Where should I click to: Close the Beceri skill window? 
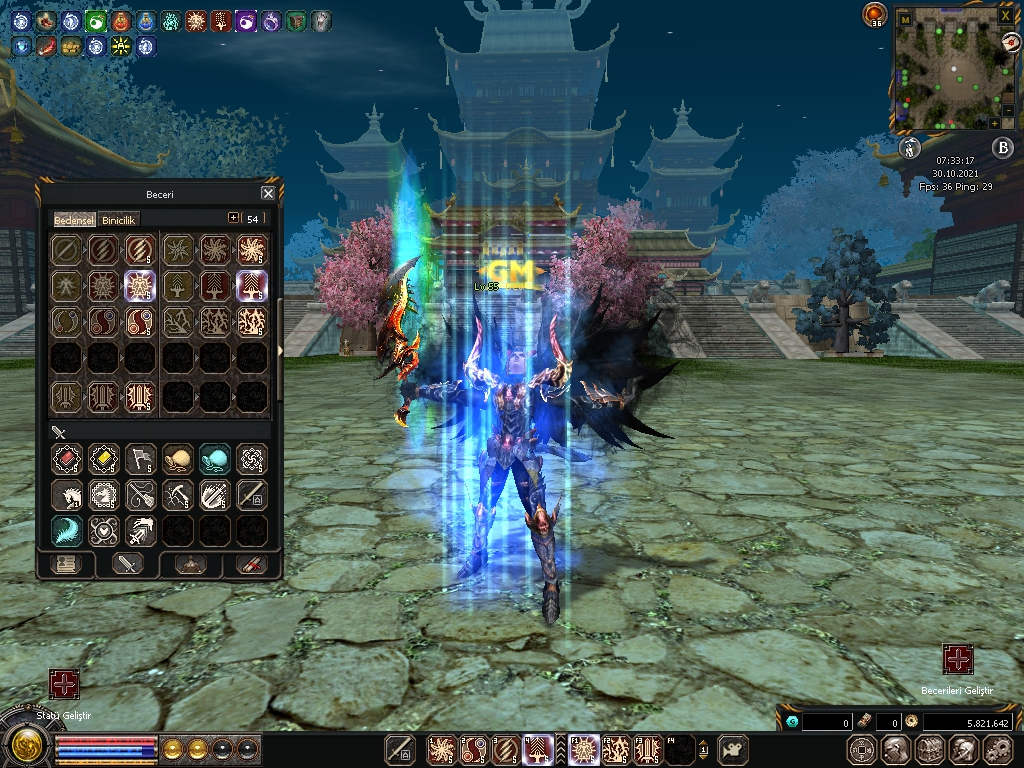click(268, 194)
